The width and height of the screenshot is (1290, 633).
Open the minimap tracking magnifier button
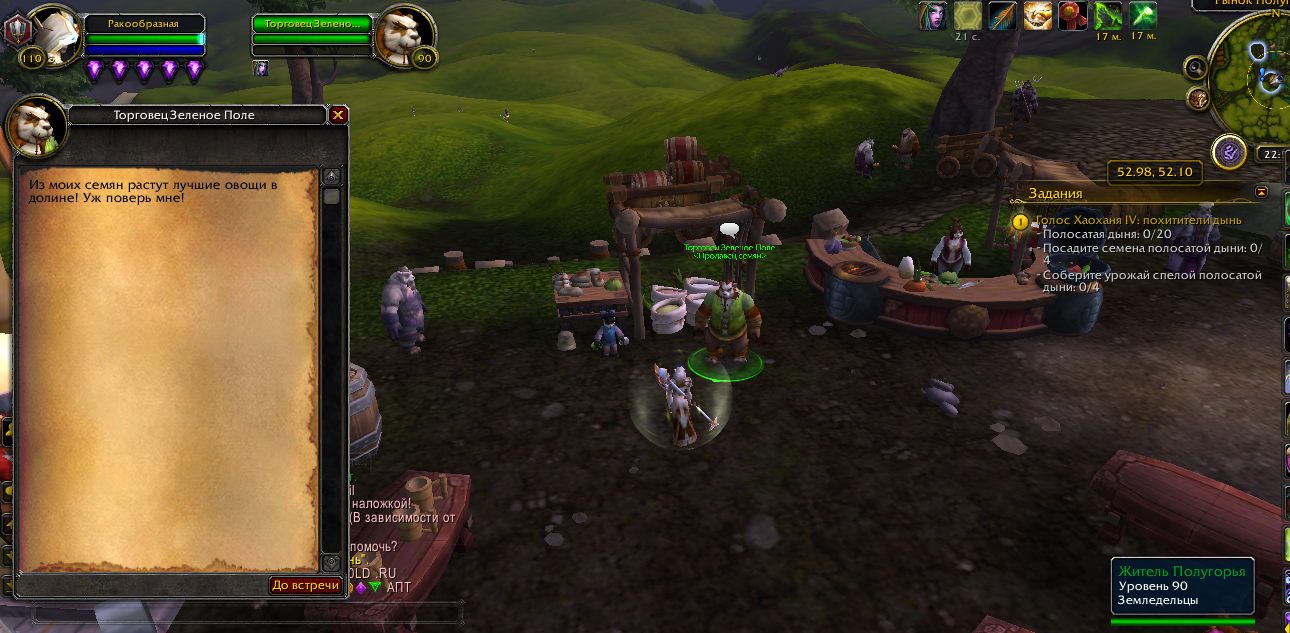click(1195, 67)
